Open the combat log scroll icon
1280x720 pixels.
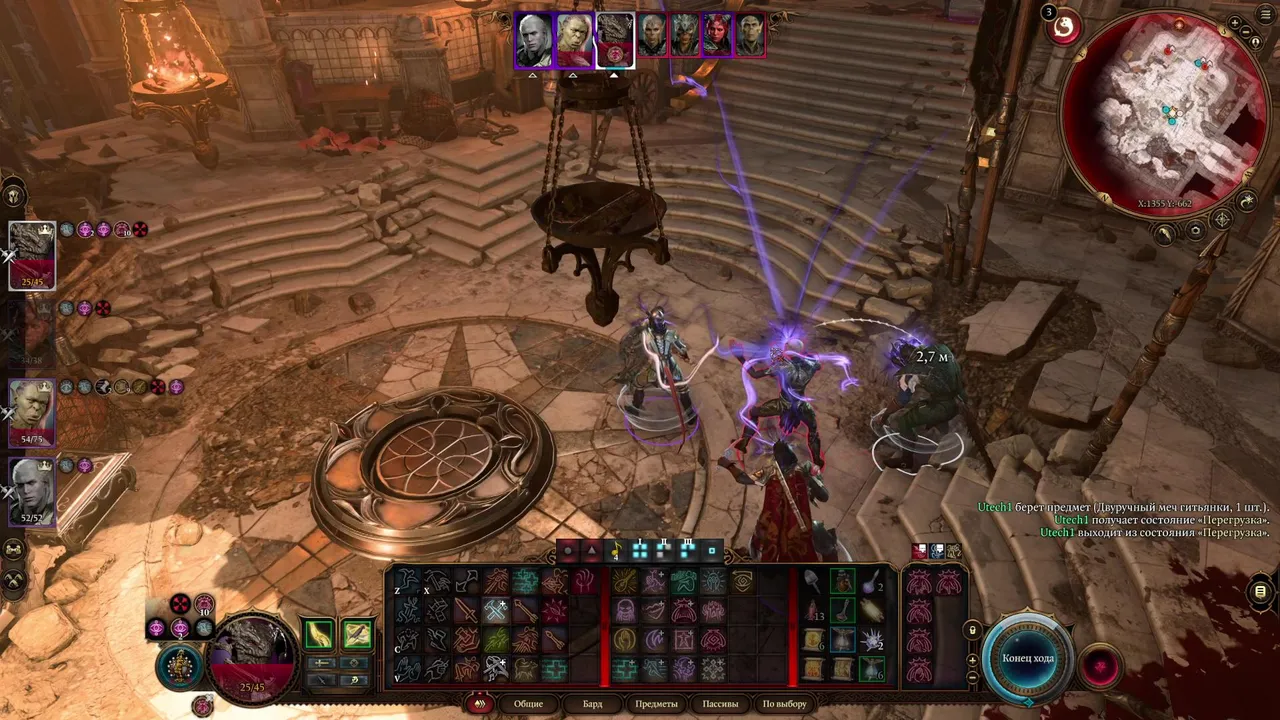pos(1260,592)
